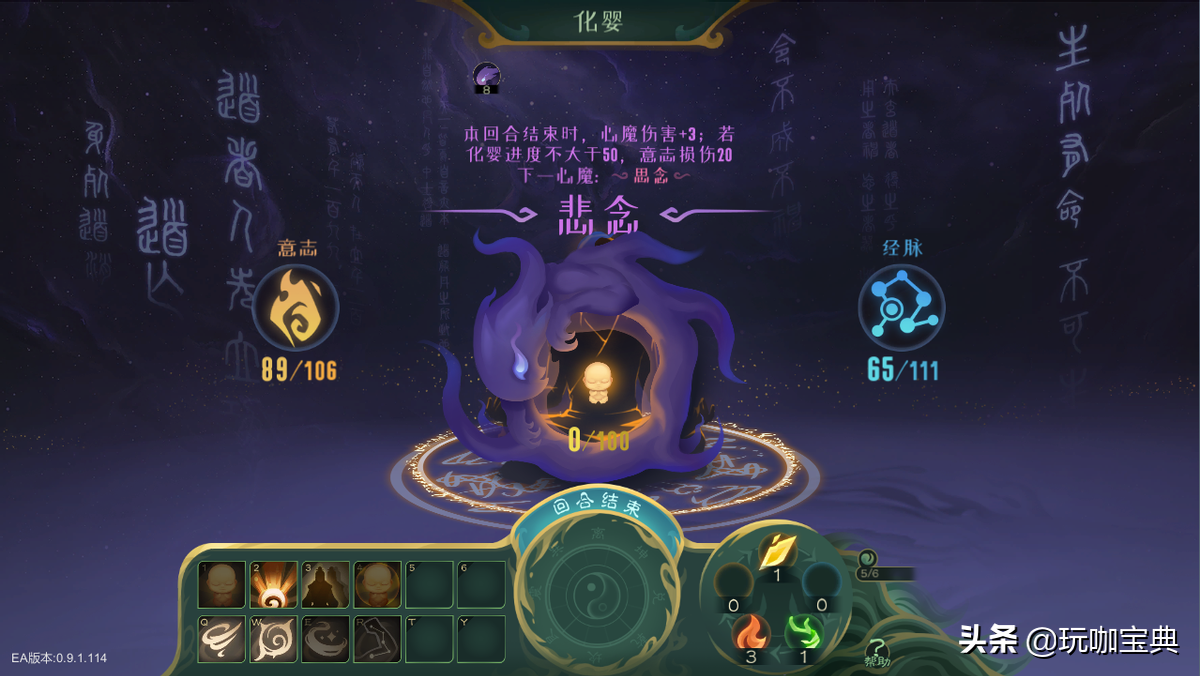Inspect the purple buff icon showing 8

pos(487,76)
